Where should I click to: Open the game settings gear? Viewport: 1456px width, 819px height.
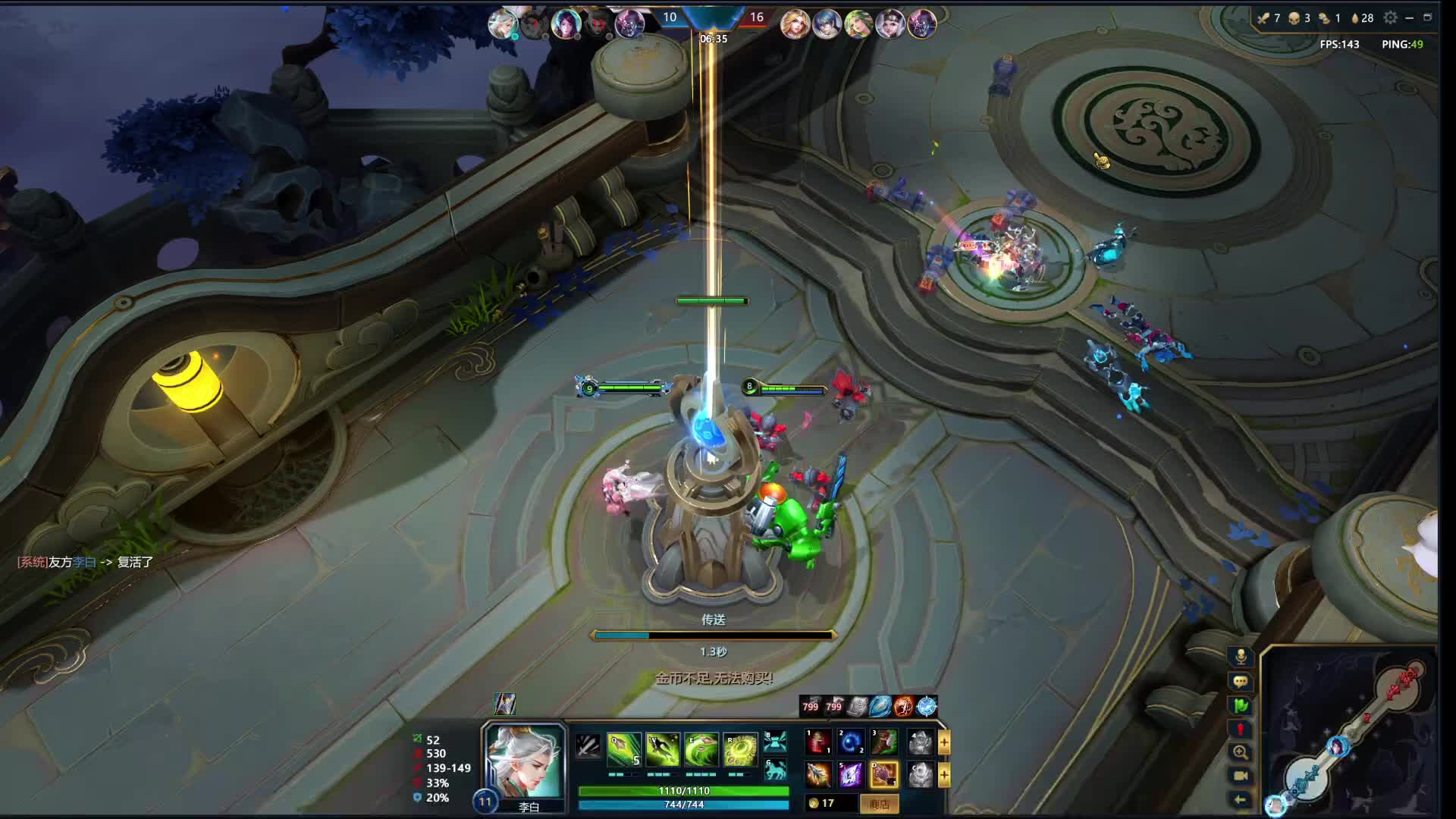1390,17
